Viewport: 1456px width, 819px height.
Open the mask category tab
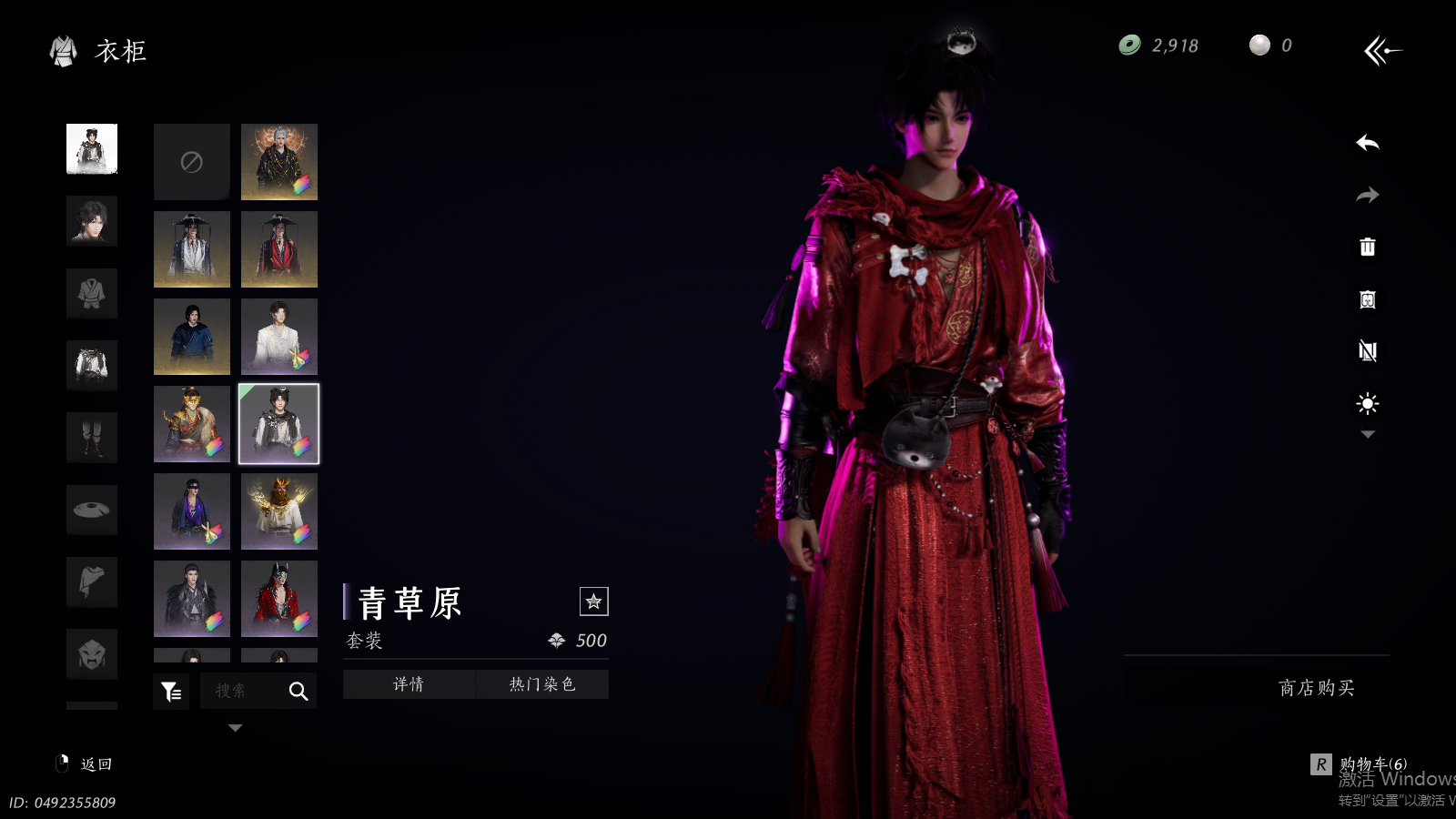pos(92,653)
